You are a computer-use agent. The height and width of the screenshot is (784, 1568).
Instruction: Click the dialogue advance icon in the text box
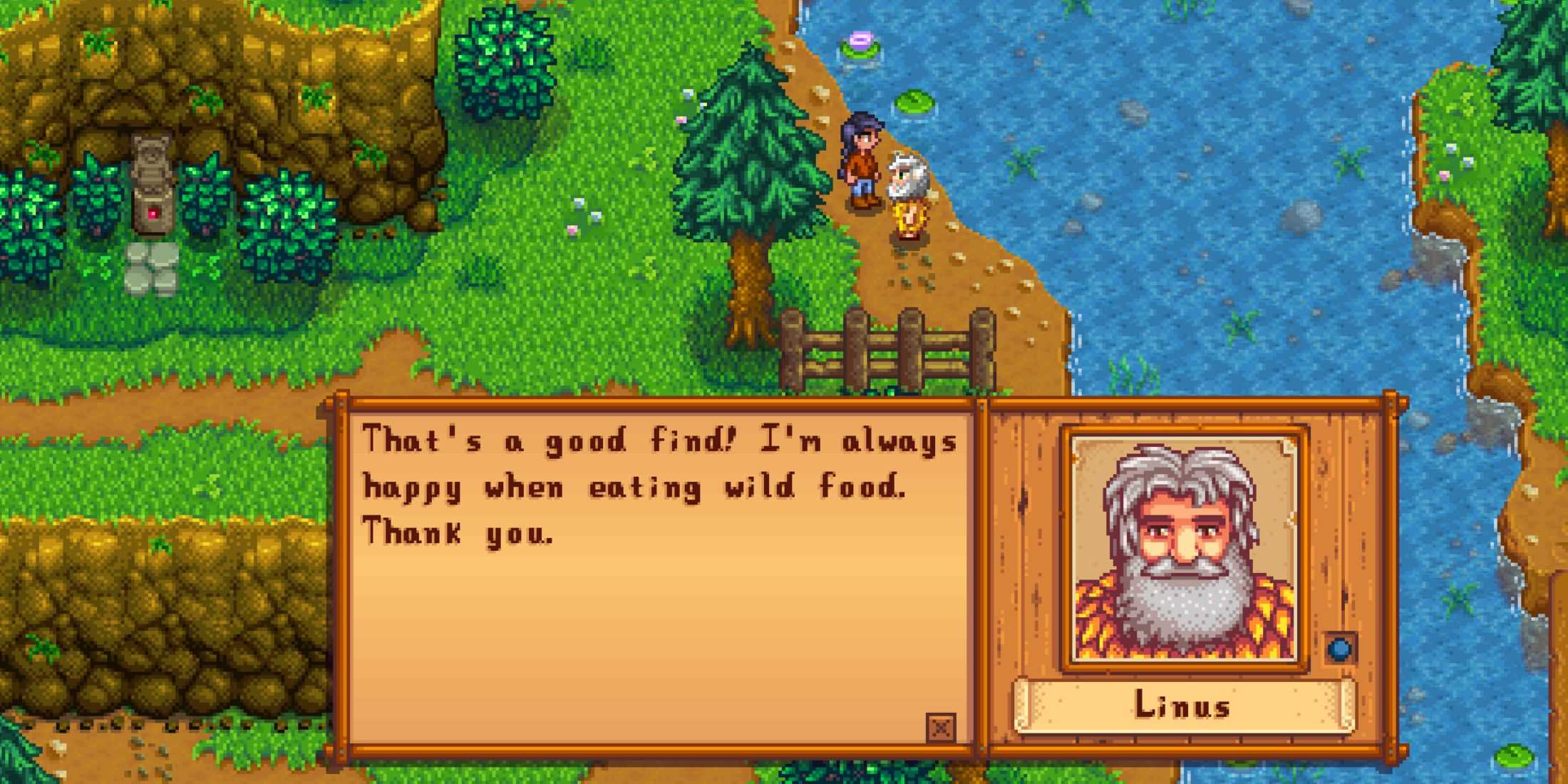click(941, 728)
